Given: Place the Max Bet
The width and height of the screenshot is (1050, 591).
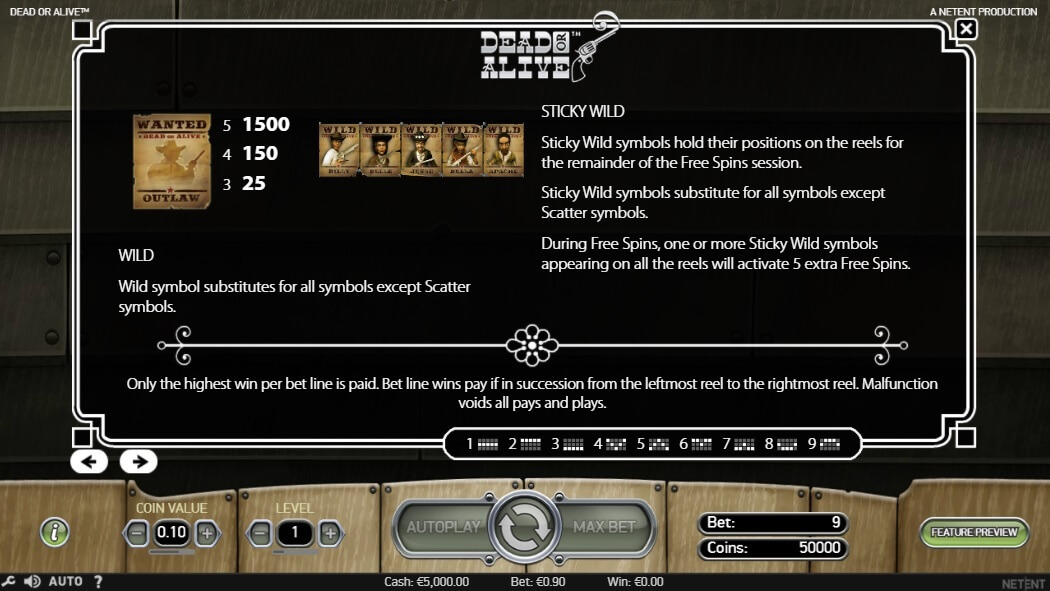Looking at the screenshot, I should point(603,527).
